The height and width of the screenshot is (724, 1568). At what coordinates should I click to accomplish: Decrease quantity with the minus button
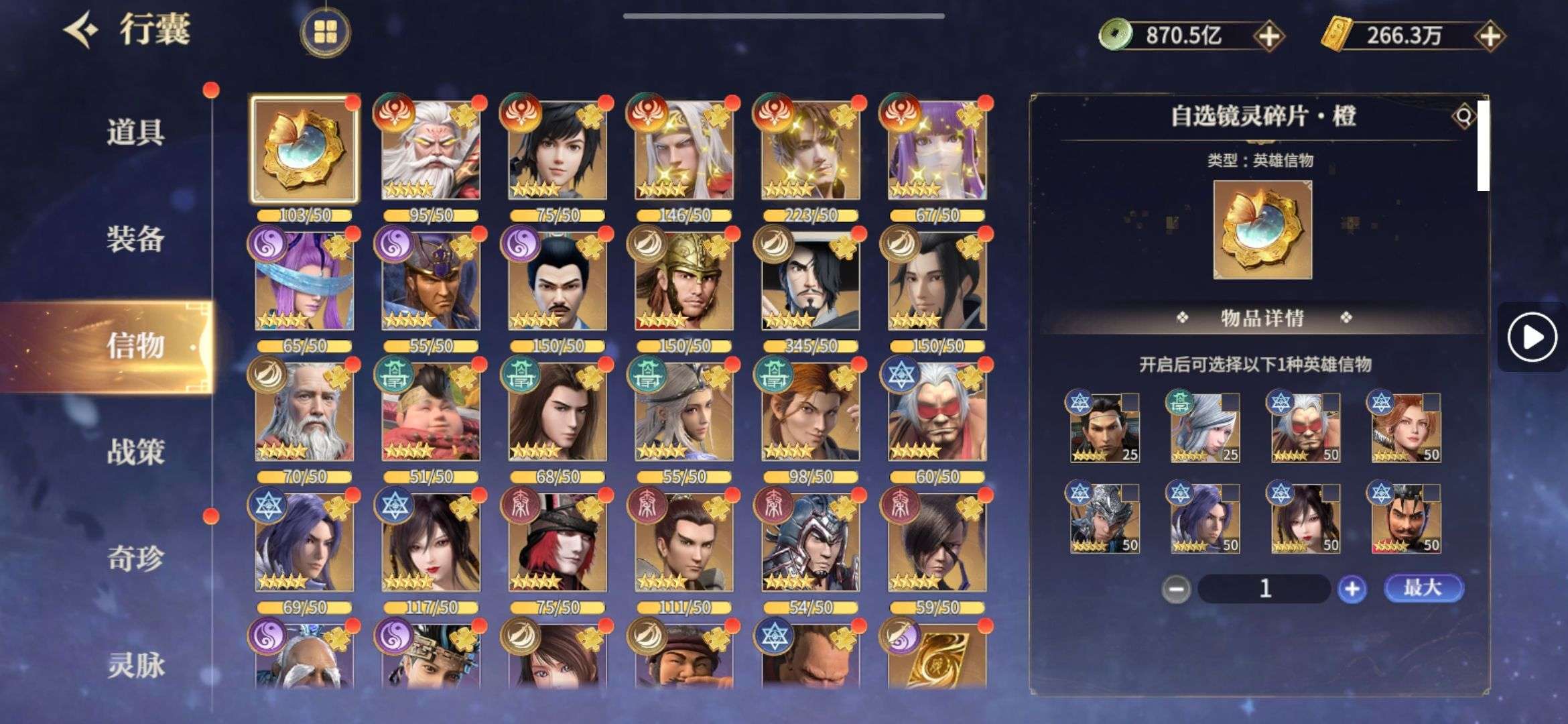point(1176,589)
